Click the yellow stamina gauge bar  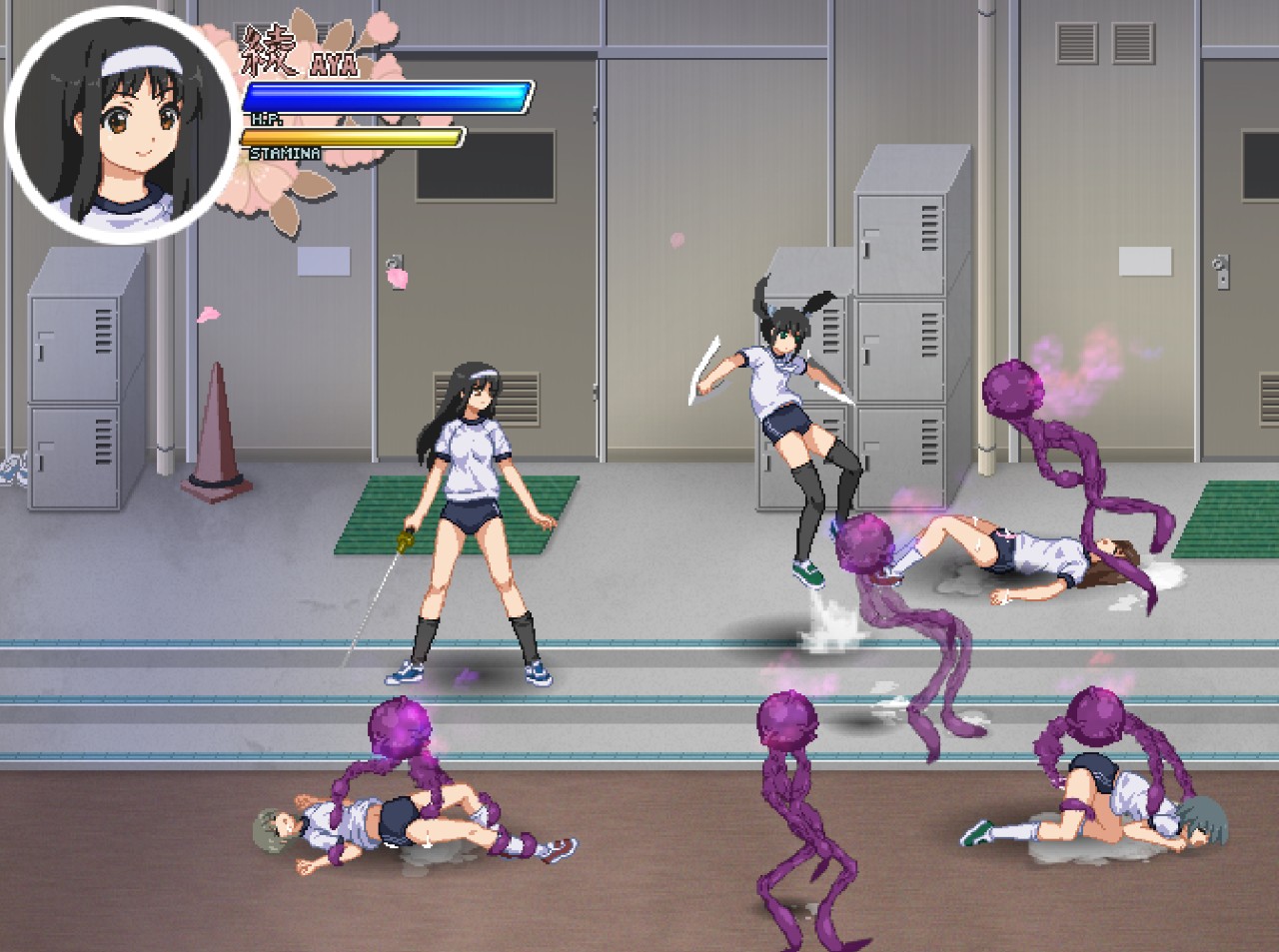point(355,137)
